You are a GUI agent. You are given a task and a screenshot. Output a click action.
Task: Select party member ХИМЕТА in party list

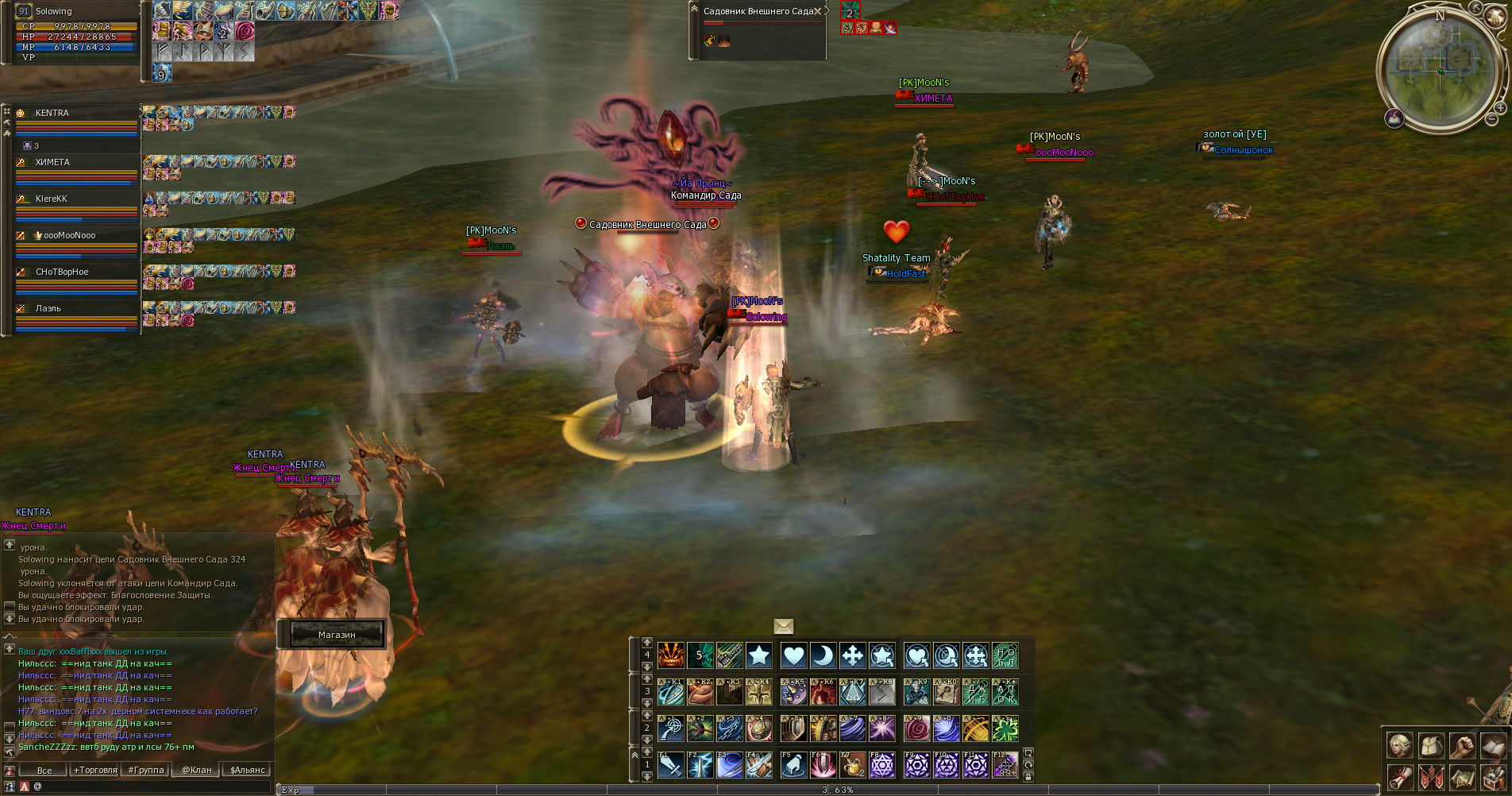pos(52,162)
